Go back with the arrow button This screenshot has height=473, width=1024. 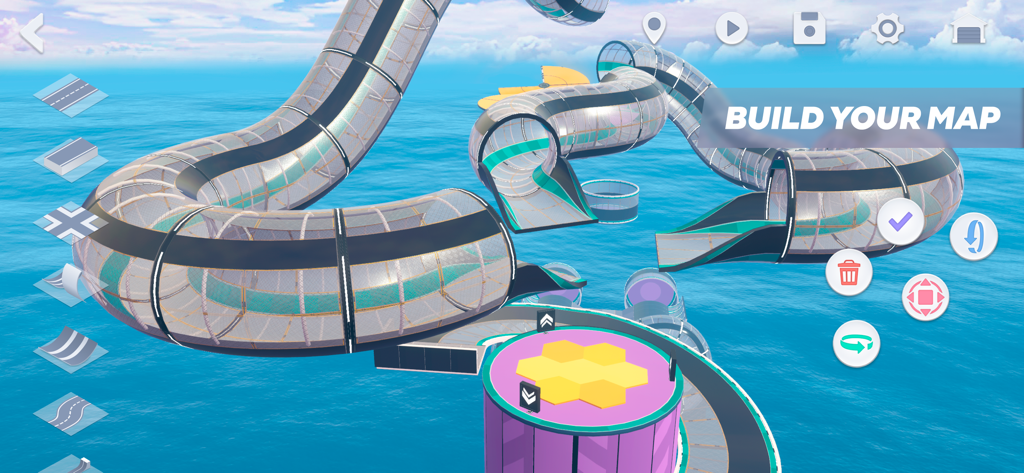(32, 32)
